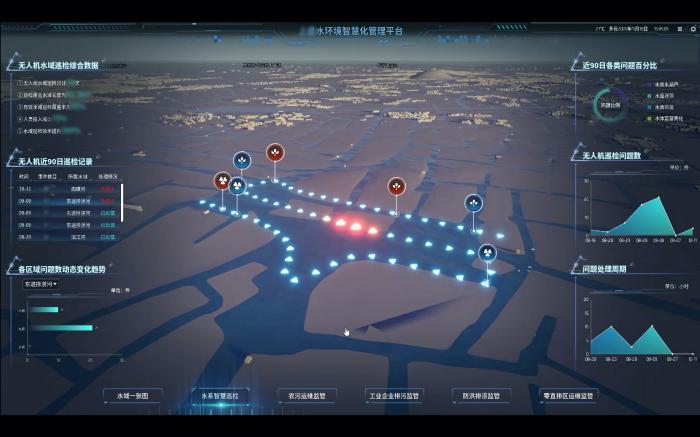Open the river selection dropdown above the bar chart
700x437 pixels.
(x=41, y=284)
